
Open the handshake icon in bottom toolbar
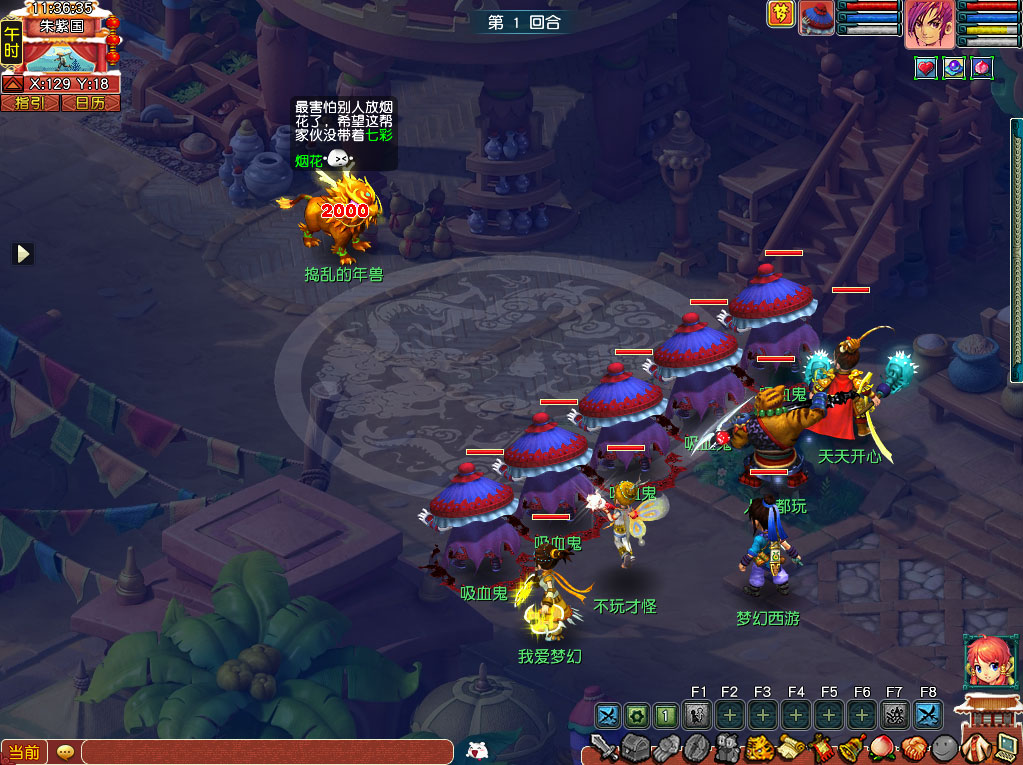coord(914,748)
